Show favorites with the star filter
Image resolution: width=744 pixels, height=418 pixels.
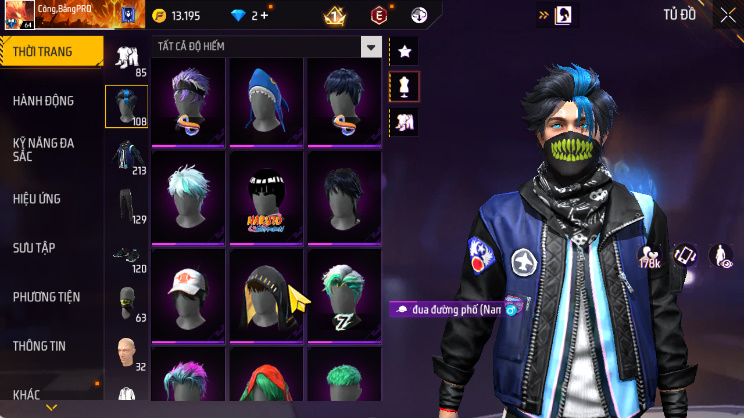click(405, 51)
